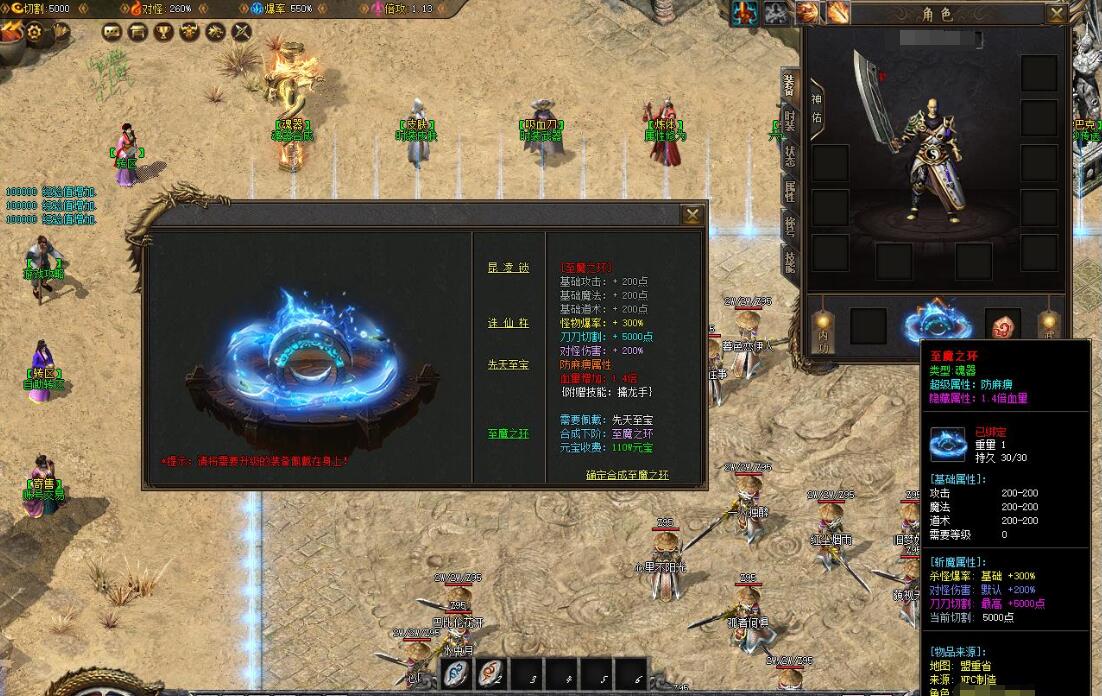Image resolution: width=1102 pixels, height=696 pixels.
Task: Open the 技能 skills tab
Action: coord(789,262)
